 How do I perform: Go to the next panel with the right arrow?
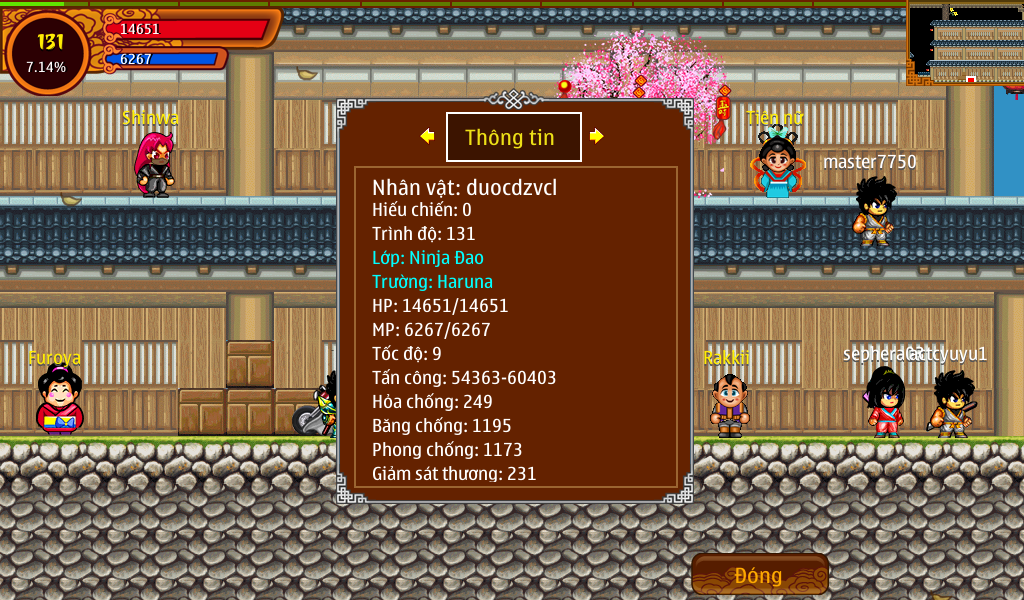coord(597,136)
